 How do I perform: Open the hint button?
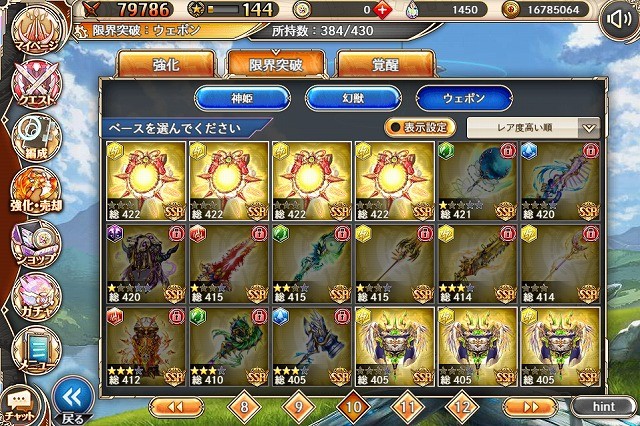tap(603, 407)
